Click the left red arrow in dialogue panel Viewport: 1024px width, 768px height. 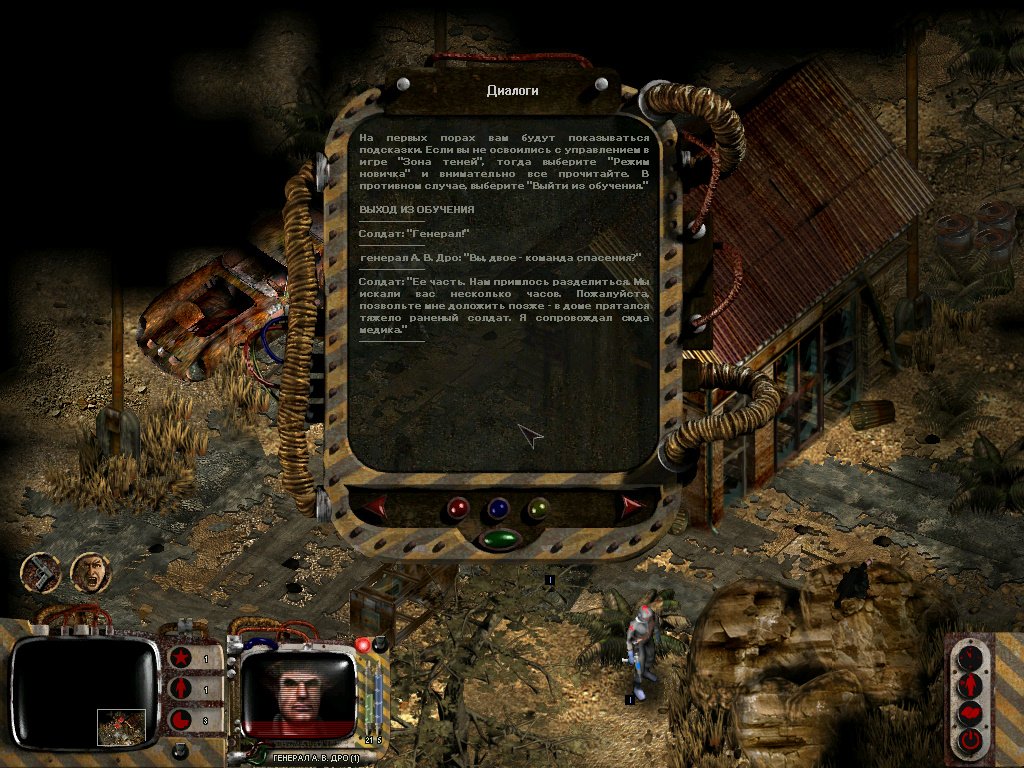(x=374, y=508)
